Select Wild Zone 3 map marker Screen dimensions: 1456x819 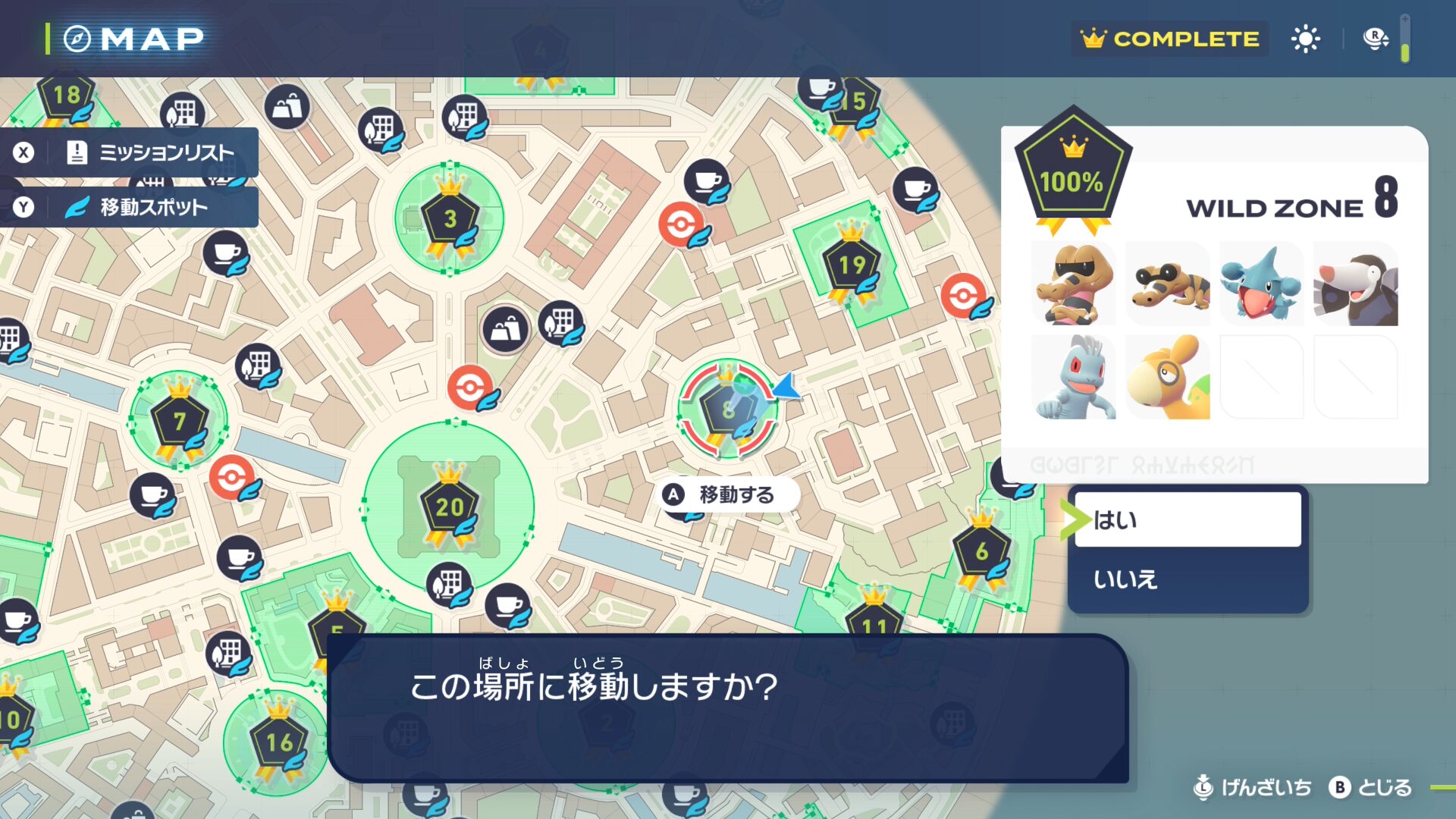(450, 219)
